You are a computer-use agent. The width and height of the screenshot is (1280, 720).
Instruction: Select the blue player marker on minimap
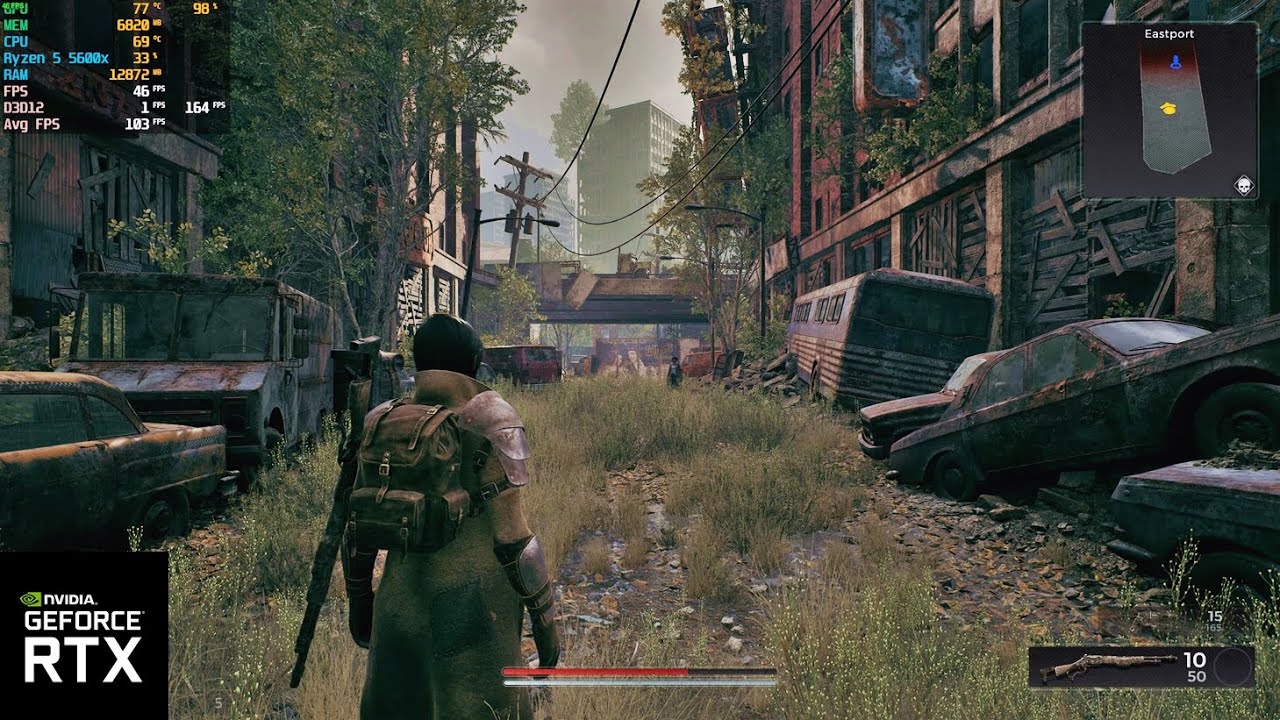pos(1175,62)
